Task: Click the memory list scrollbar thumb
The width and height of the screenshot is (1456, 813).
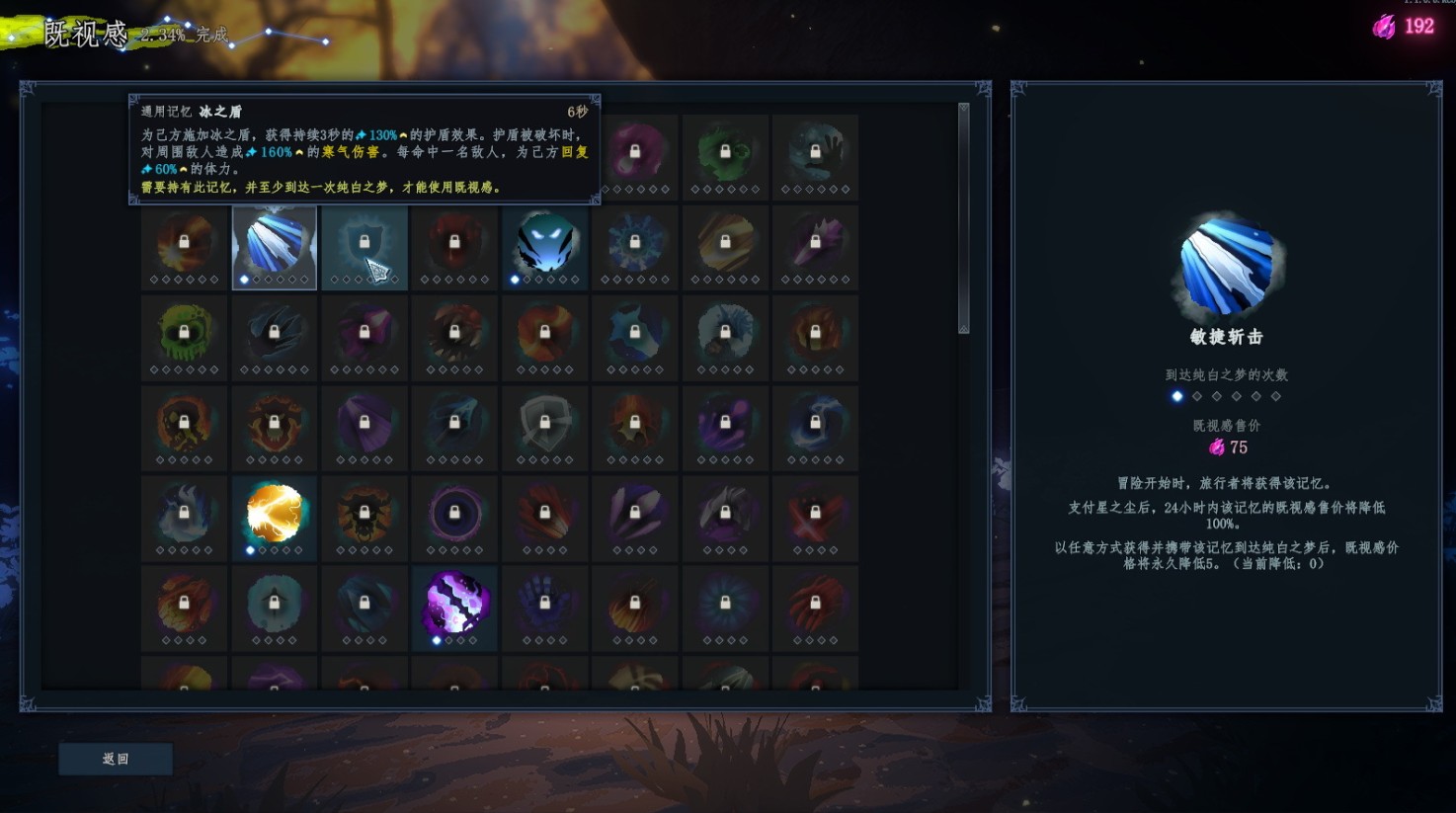Action: [963, 217]
